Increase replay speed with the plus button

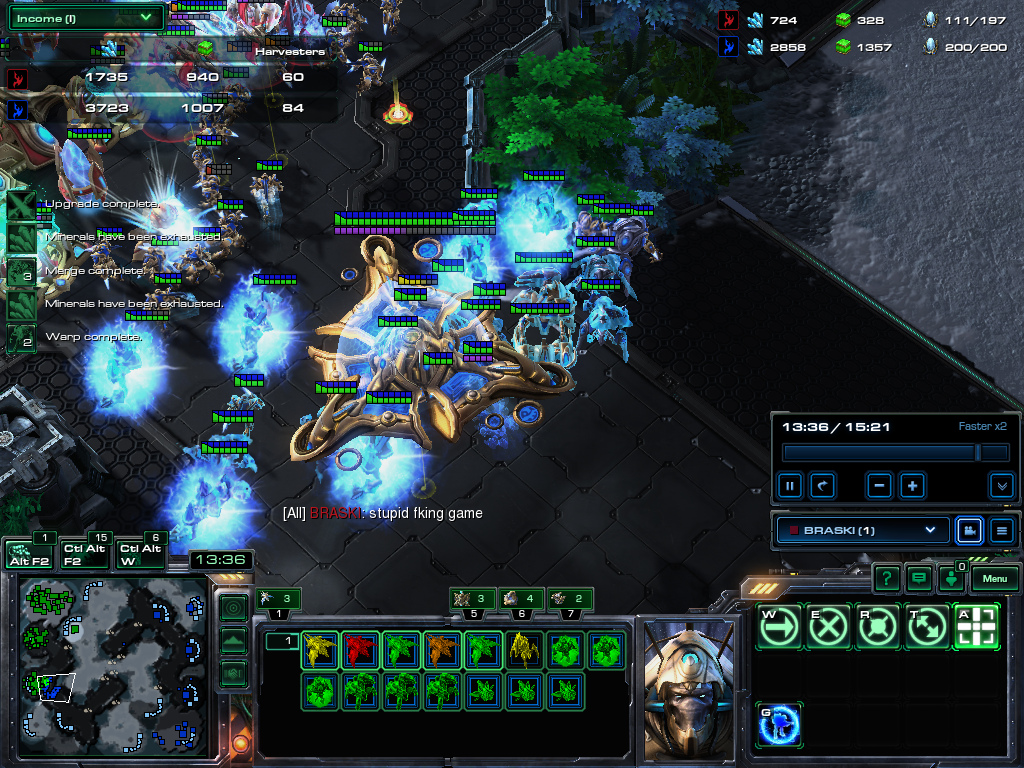[912, 486]
